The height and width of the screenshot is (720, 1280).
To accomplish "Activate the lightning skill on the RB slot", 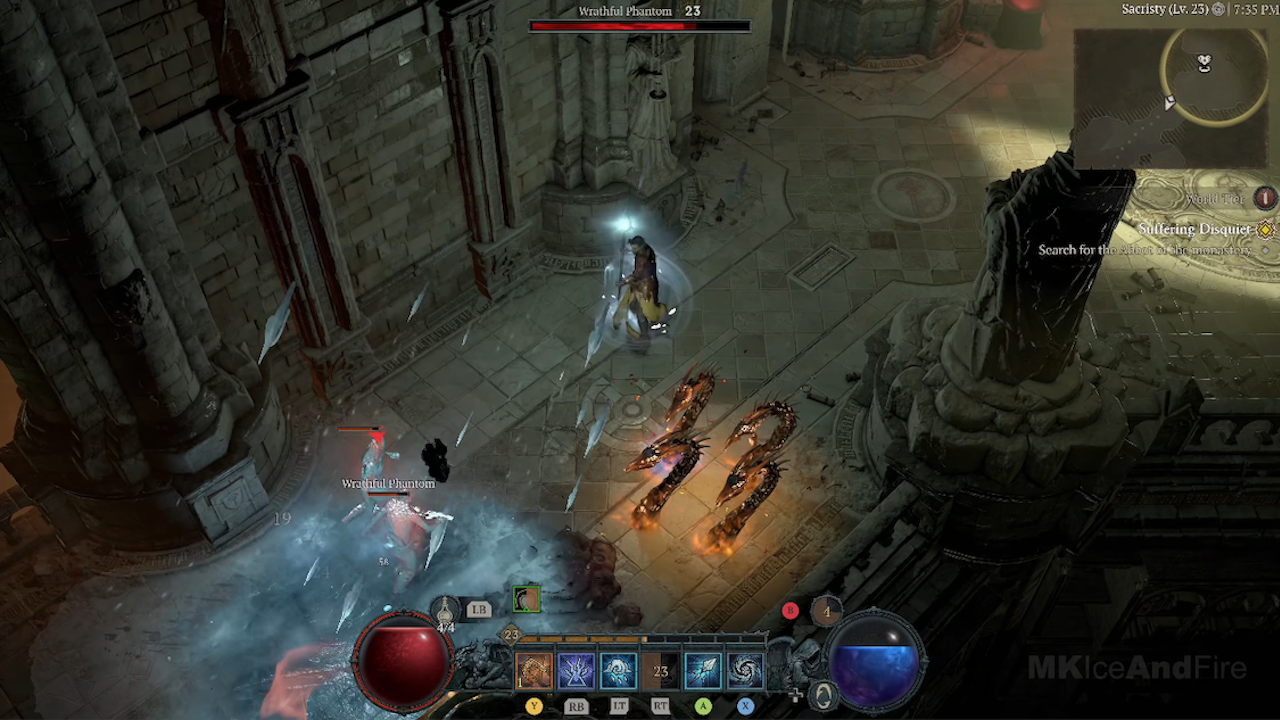I will click(x=574, y=670).
